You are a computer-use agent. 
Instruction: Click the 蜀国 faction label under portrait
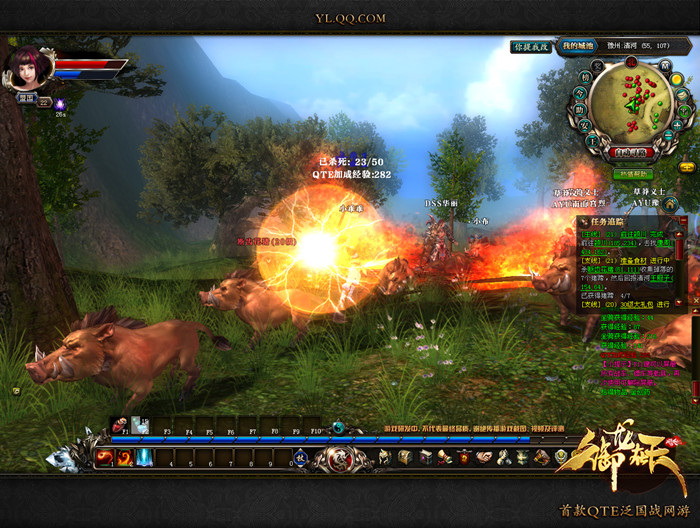click(25, 99)
